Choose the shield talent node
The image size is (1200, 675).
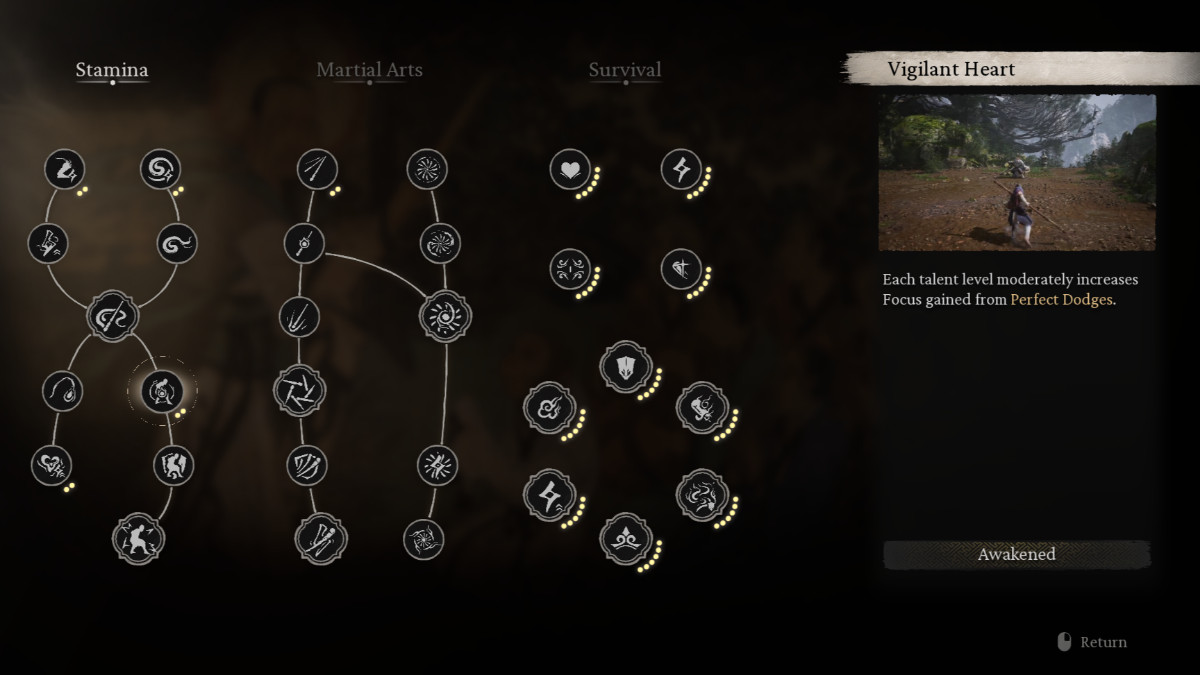tap(625, 367)
